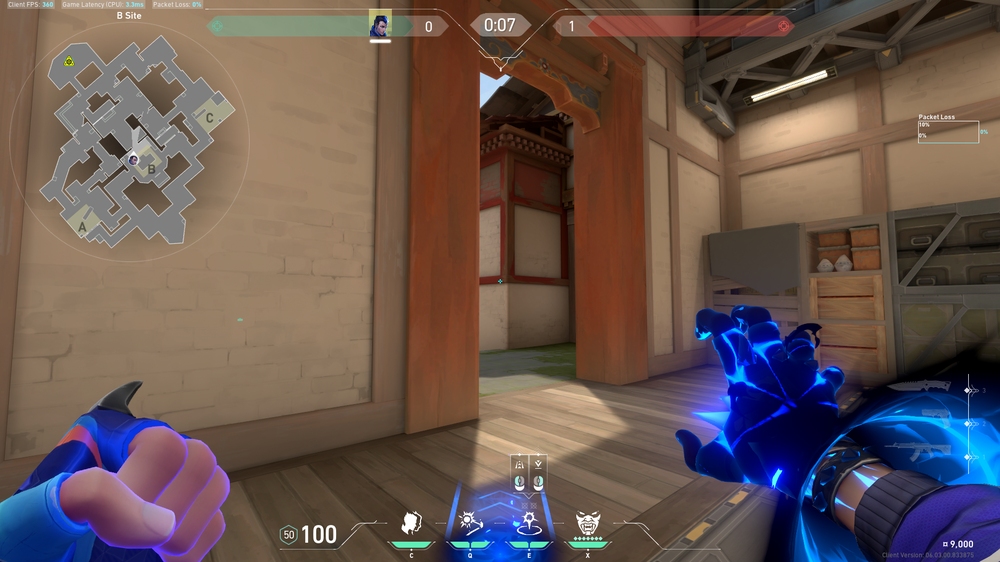Image resolution: width=1000 pixels, height=562 pixels.
Task: Click the A site marker on minimap
Action: pyautogui.click(x=82, y=227)
